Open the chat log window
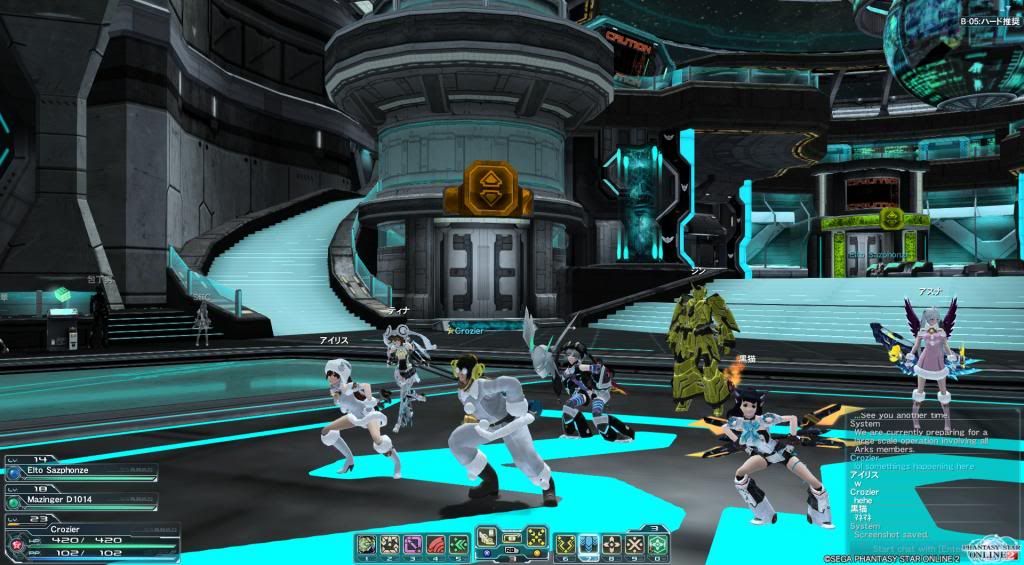Image resolution: width=1024 pixels, height=565 pixels. click(920, 470)
